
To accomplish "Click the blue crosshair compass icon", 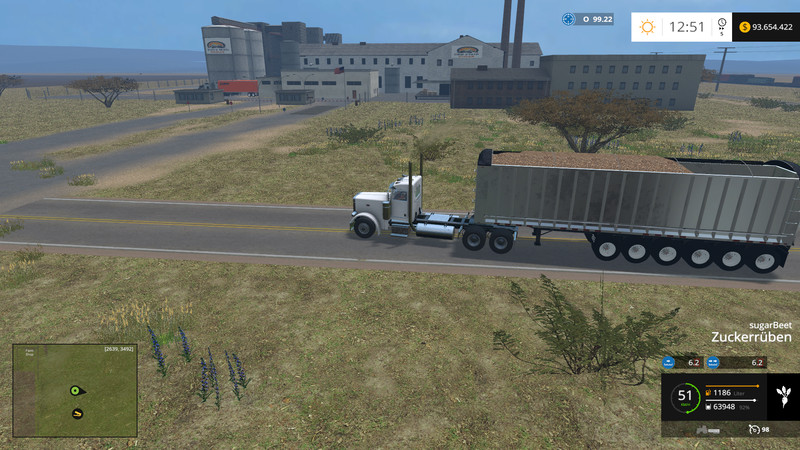I will tap(569, 18).
